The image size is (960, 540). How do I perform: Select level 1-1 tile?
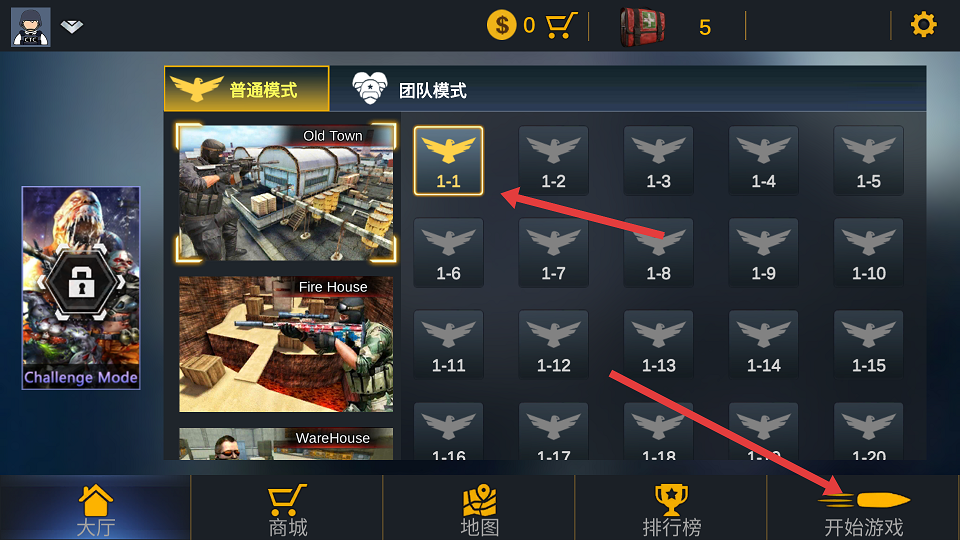coord(448,160)
